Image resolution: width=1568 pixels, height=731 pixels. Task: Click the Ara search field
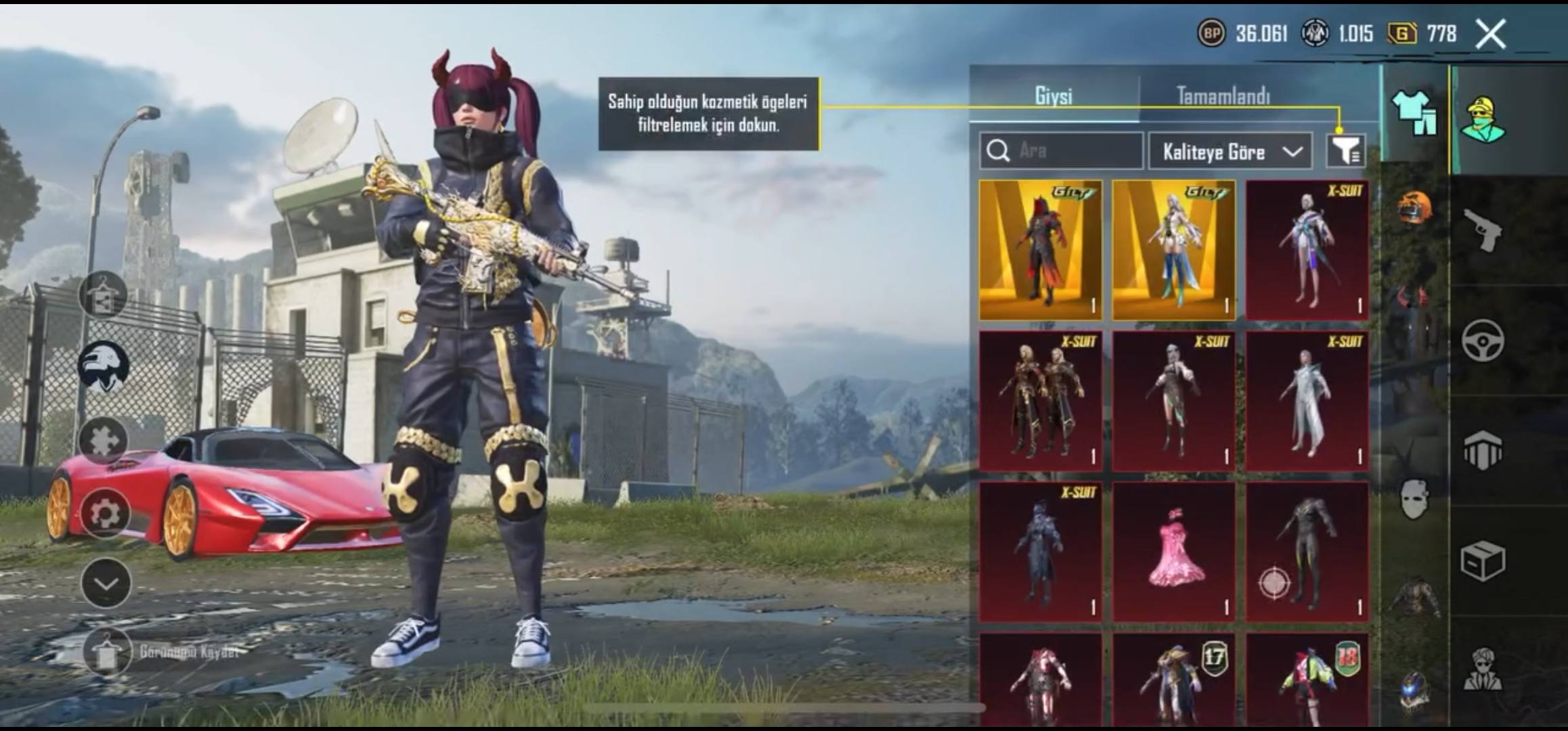[x=1061, y=150]
